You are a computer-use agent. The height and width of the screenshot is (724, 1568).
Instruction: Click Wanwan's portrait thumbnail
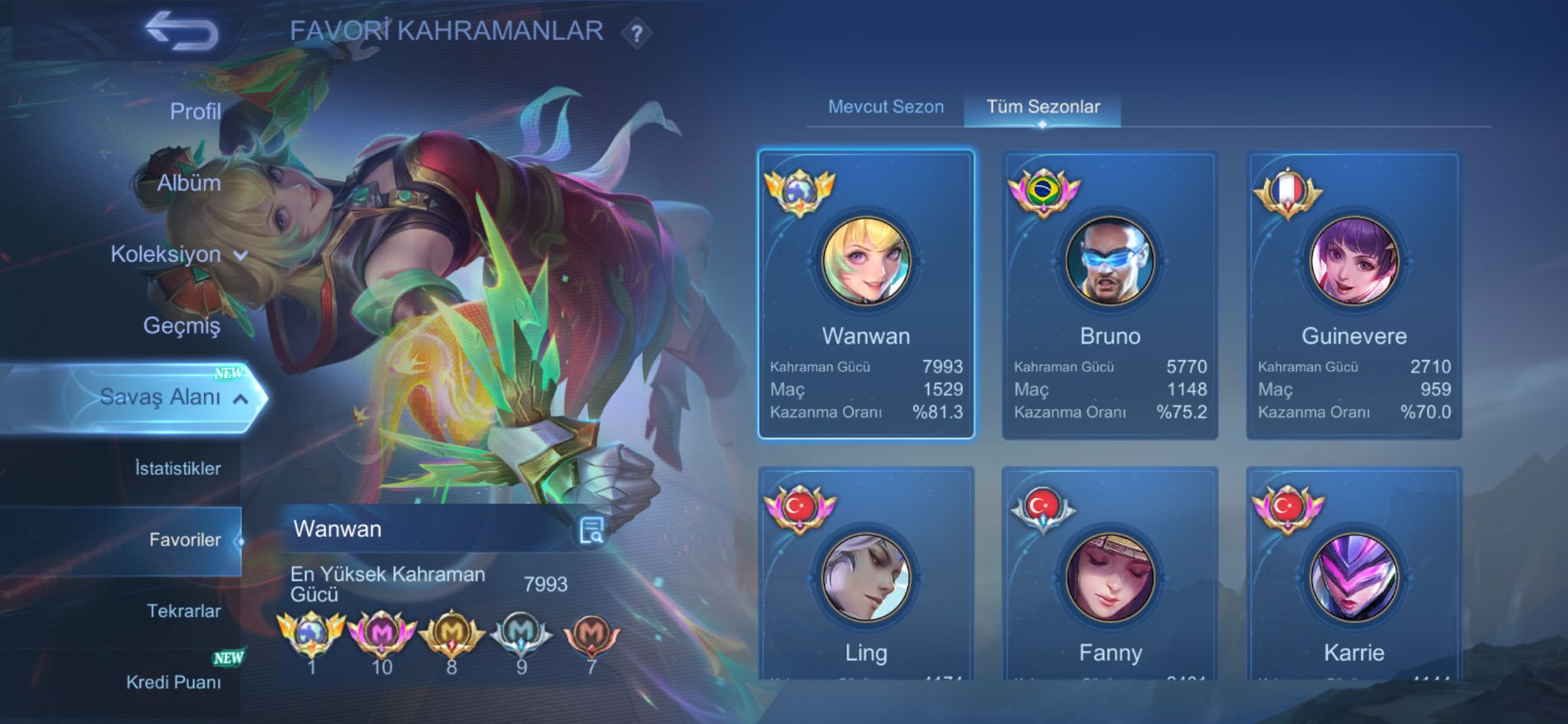click(x=867, y=262)
